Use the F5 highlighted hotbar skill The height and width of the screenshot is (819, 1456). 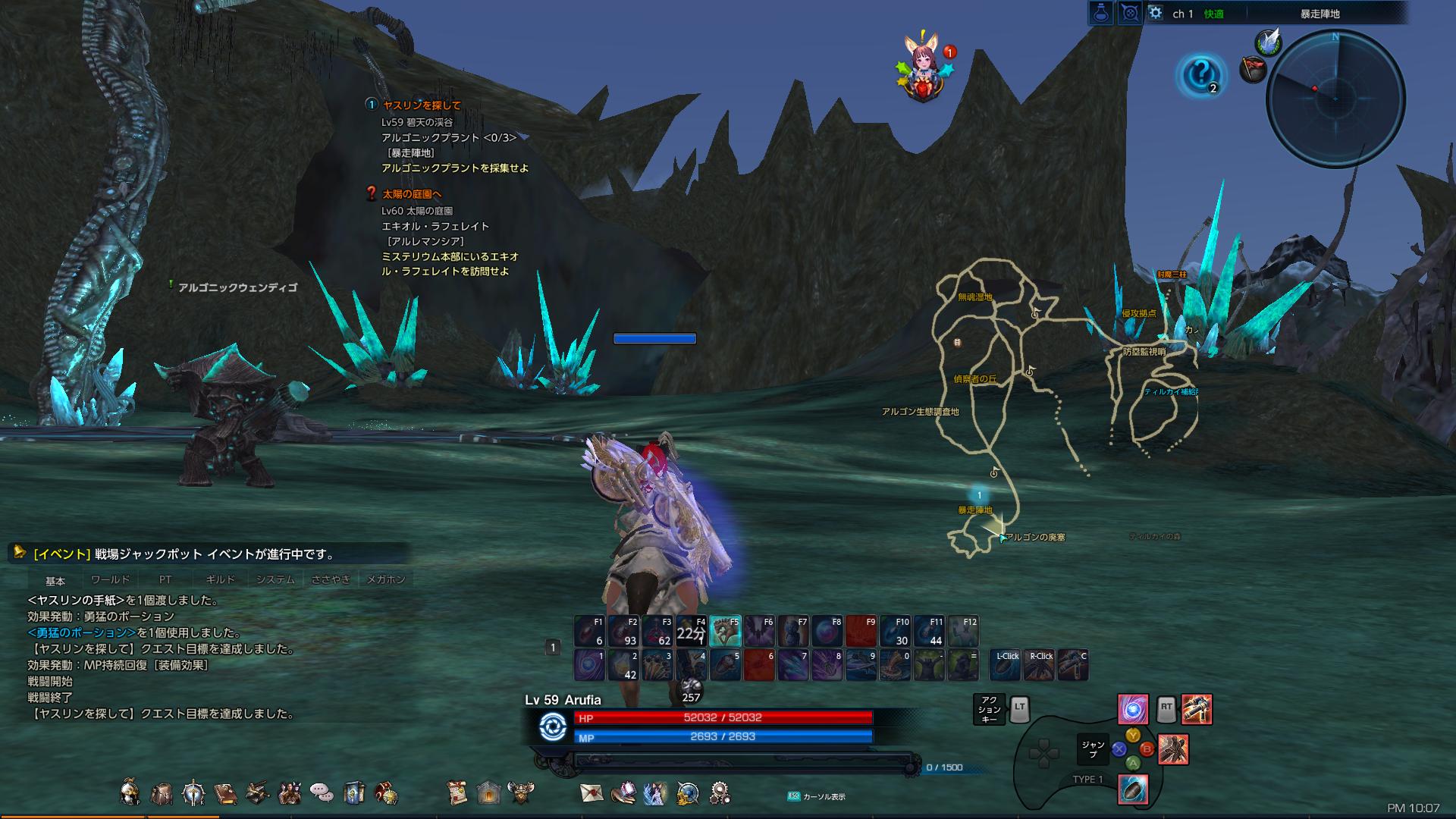[725, 631]
